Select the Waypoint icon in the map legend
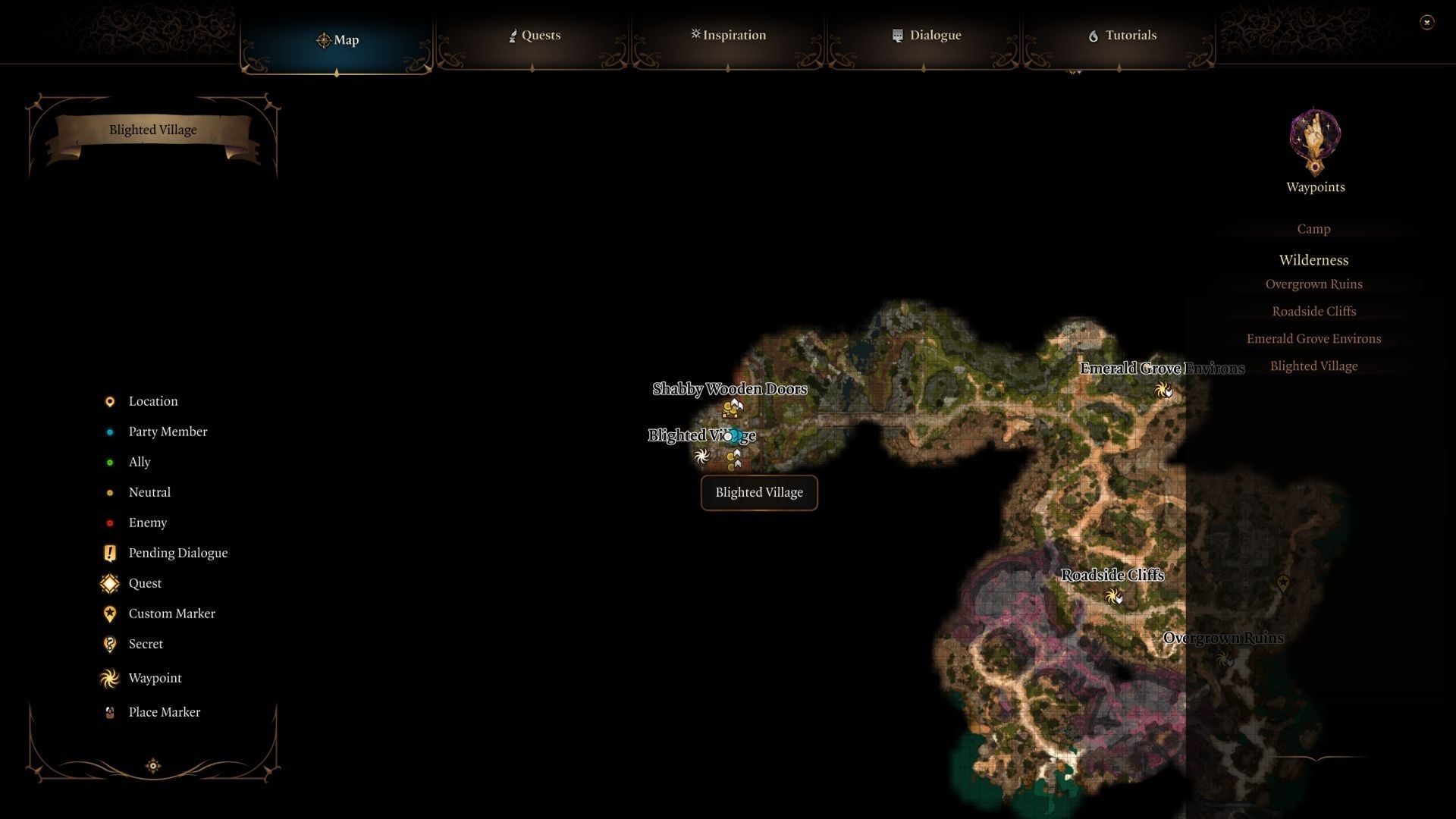The width and height of the screenshot is (1456, 819). pos(110,678)
